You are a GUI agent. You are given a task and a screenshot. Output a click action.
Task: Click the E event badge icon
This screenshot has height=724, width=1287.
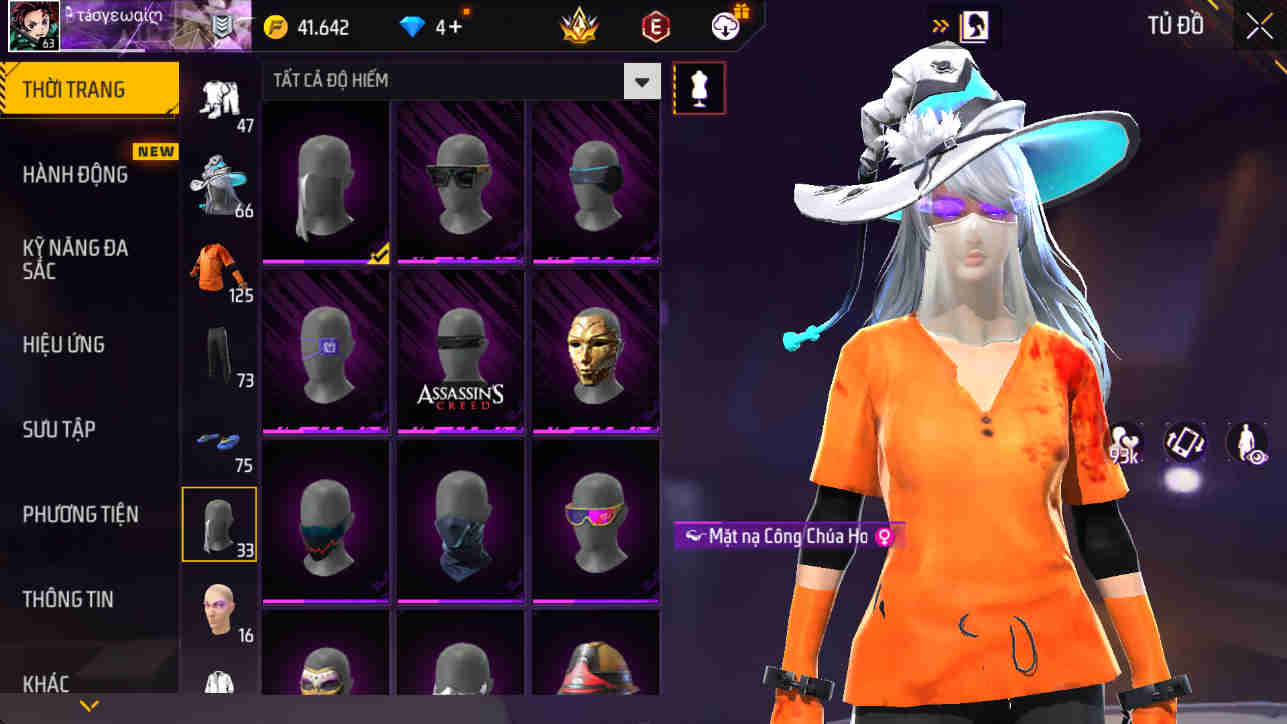coord(655,26)
